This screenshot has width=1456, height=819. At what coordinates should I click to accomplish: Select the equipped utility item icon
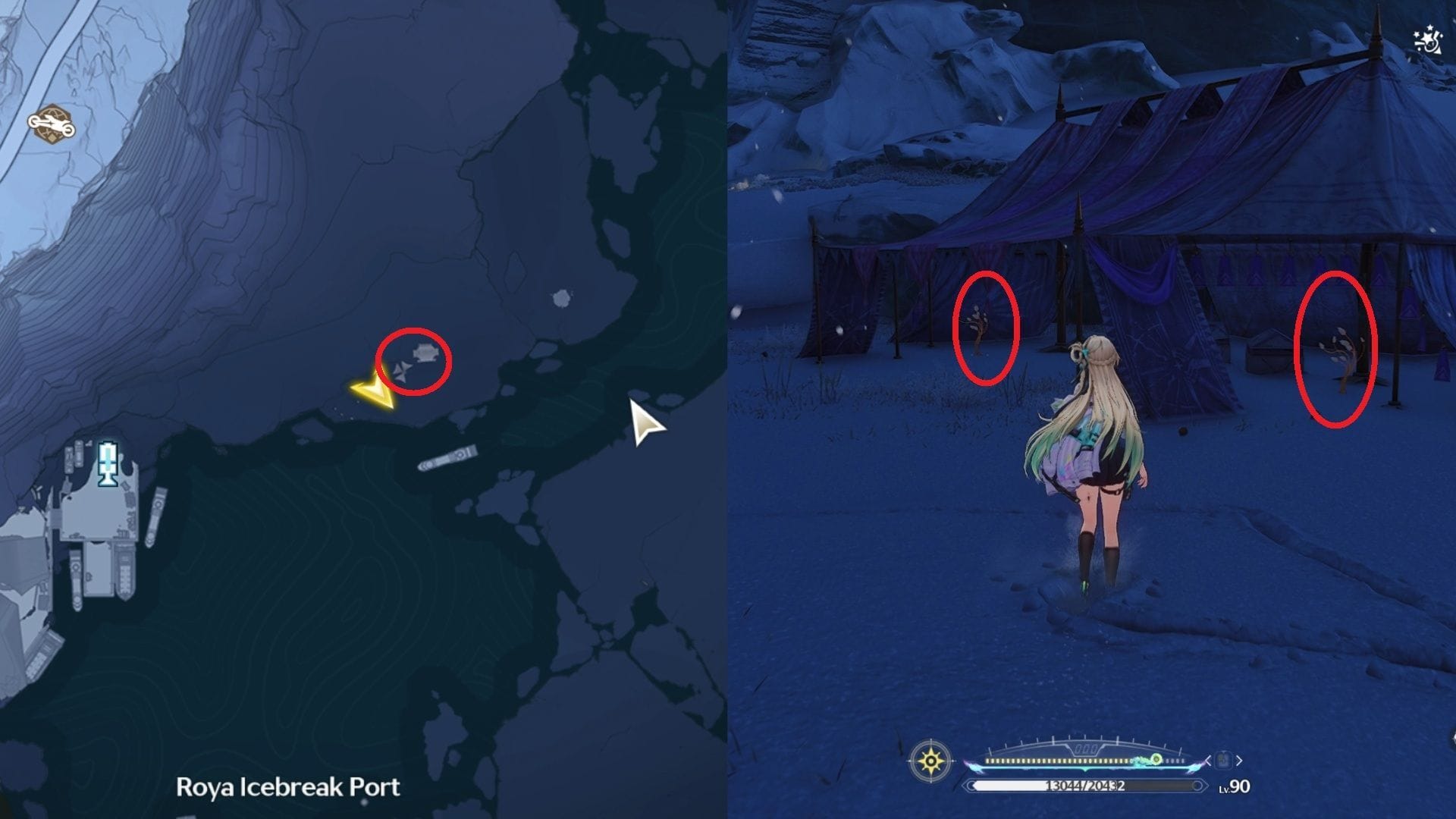click(1224, 761)
